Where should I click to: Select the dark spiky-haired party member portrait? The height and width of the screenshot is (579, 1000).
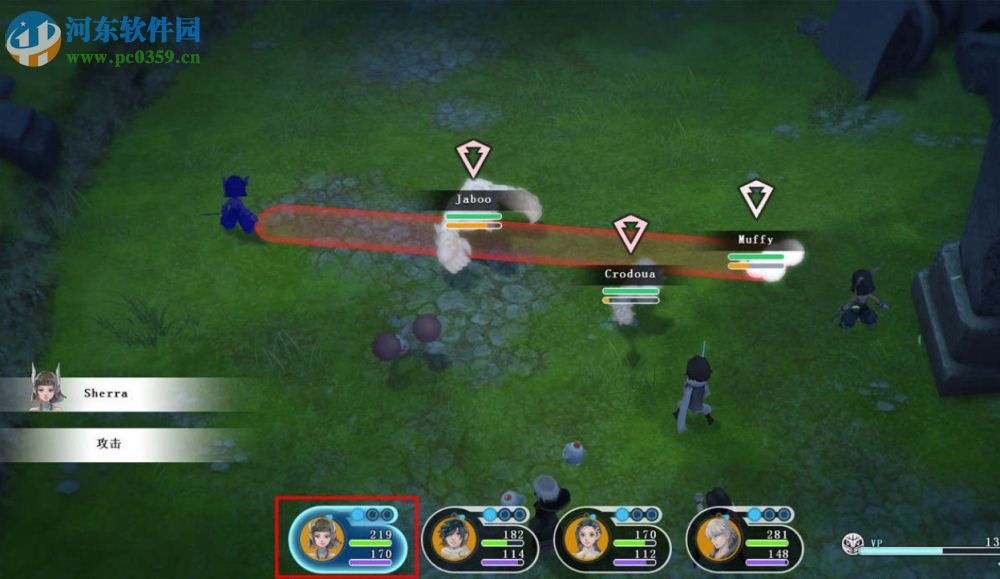(x=453, y=540)
